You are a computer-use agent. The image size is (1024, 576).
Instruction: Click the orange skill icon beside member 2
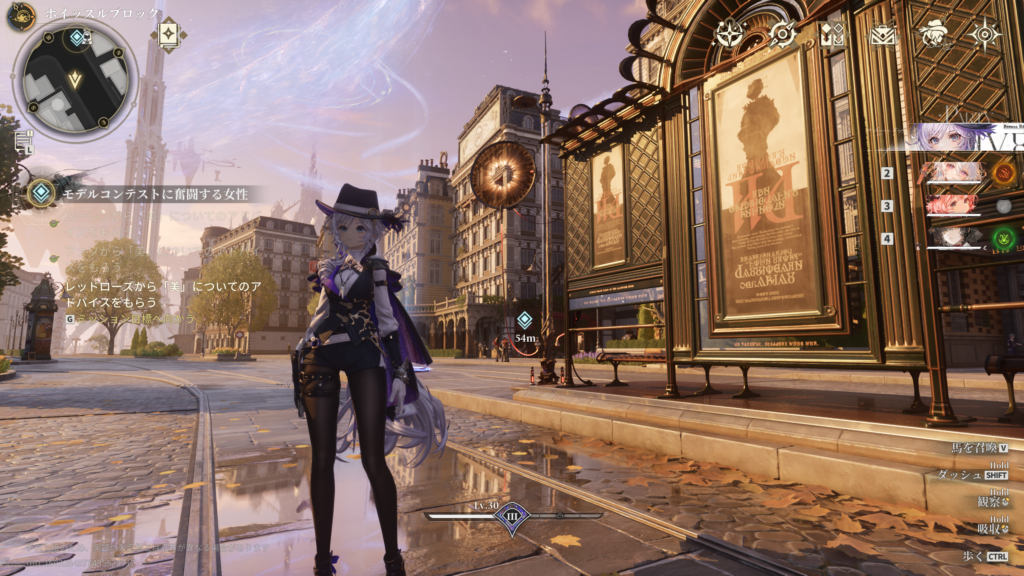coord(1004,174)
